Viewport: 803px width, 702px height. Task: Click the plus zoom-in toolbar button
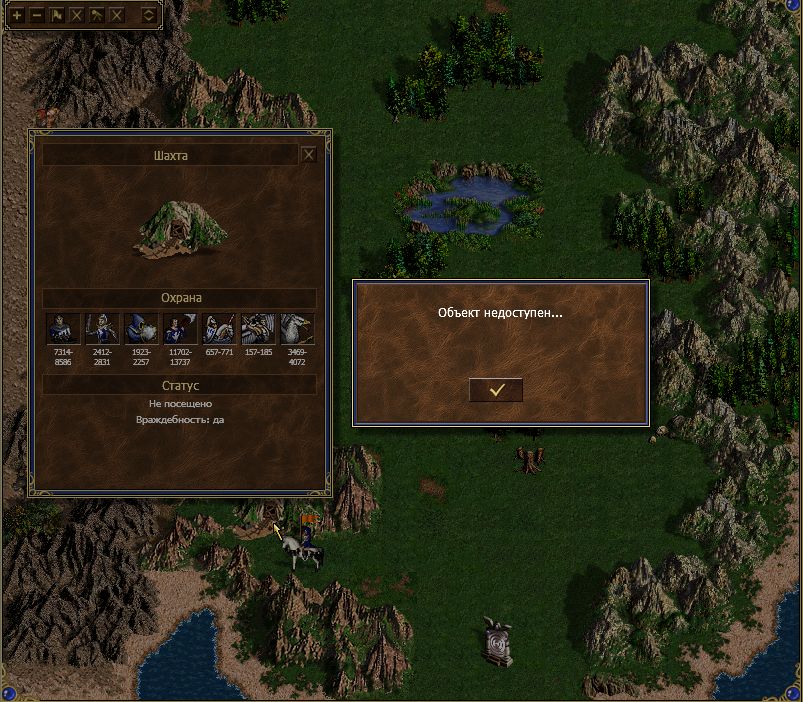(17, 15)
